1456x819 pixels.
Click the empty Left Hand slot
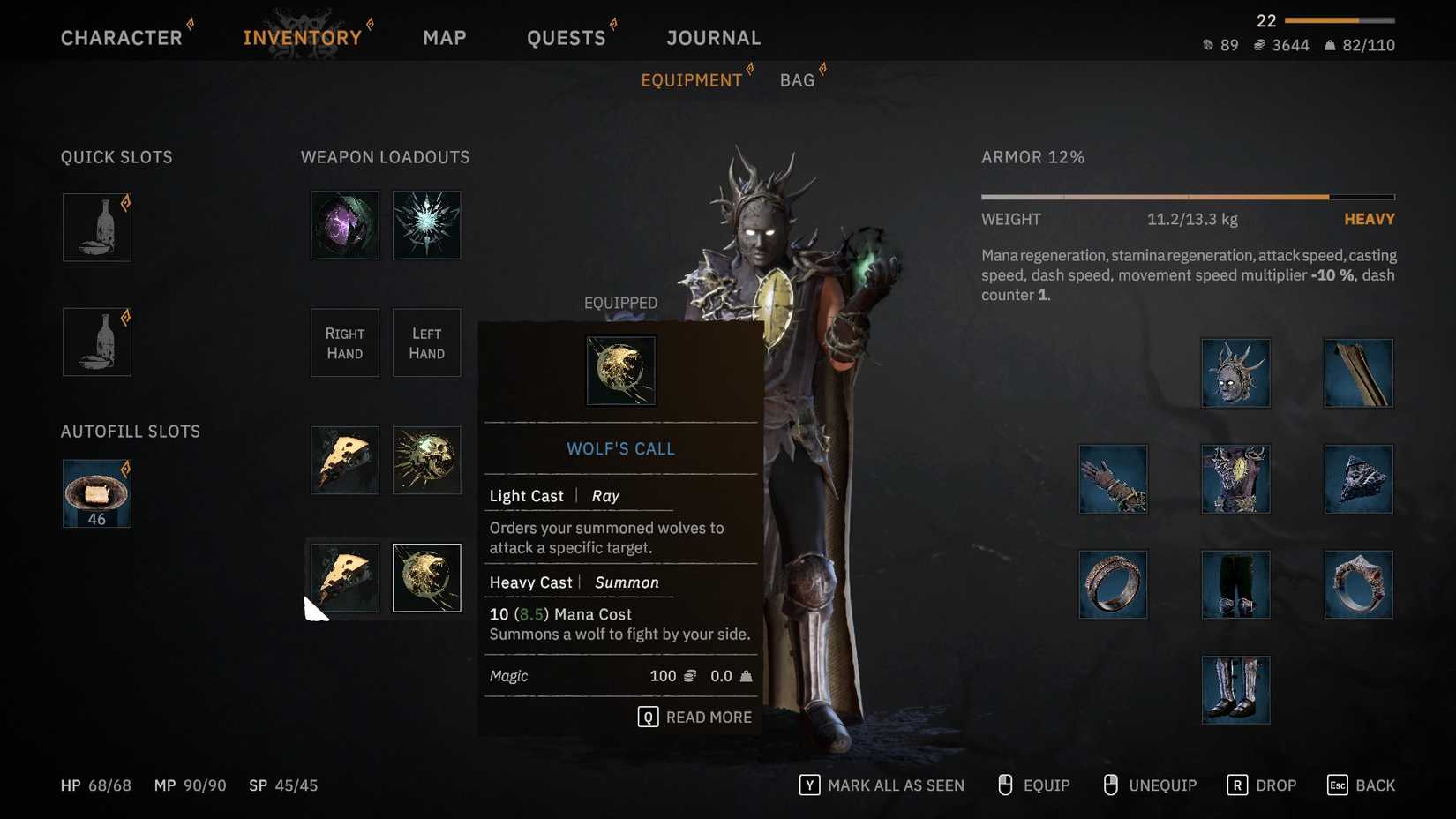pyautogui.click(x=426, y=343)
